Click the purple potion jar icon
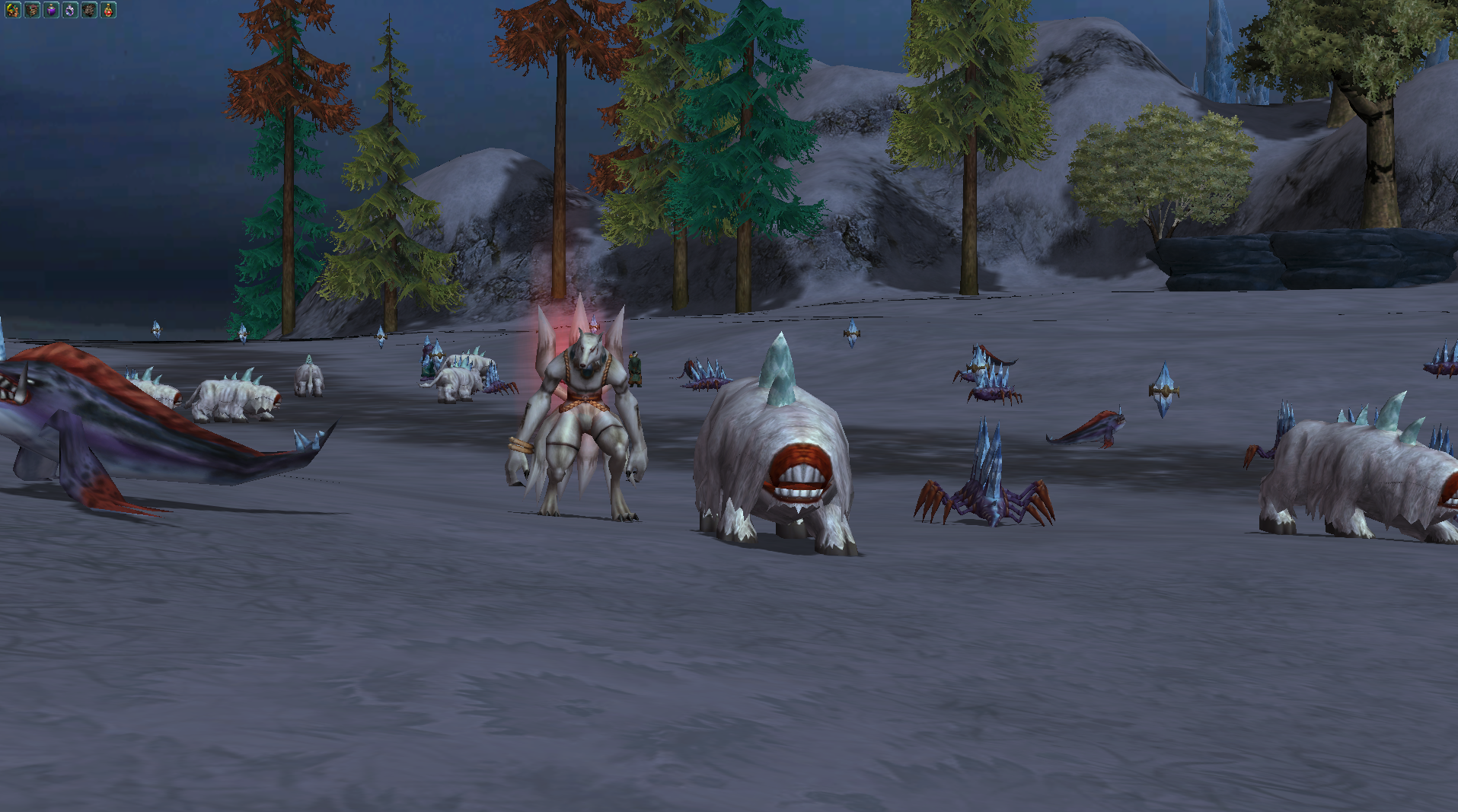 pos(51,10)
